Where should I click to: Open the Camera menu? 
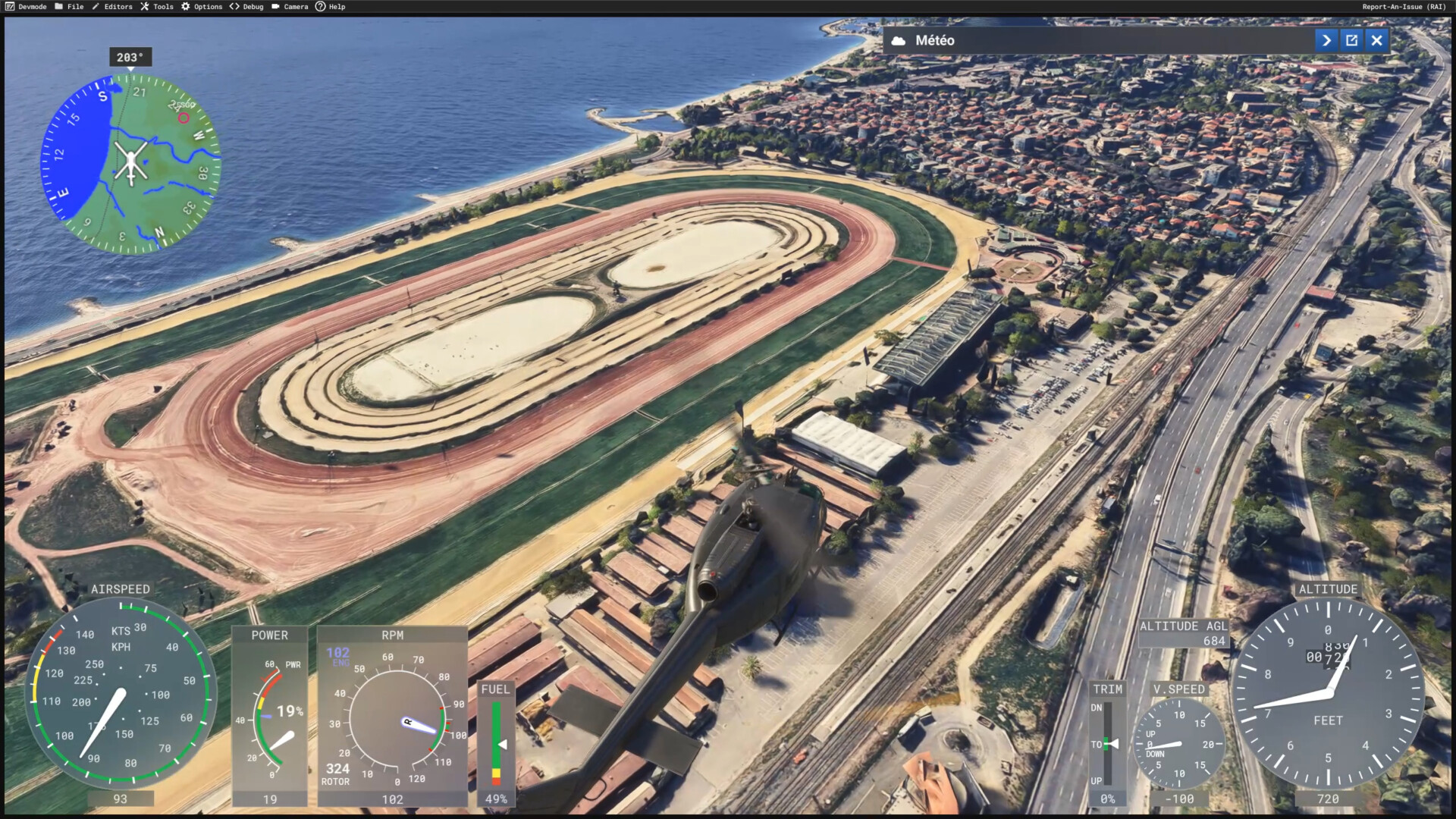(290, 7)
